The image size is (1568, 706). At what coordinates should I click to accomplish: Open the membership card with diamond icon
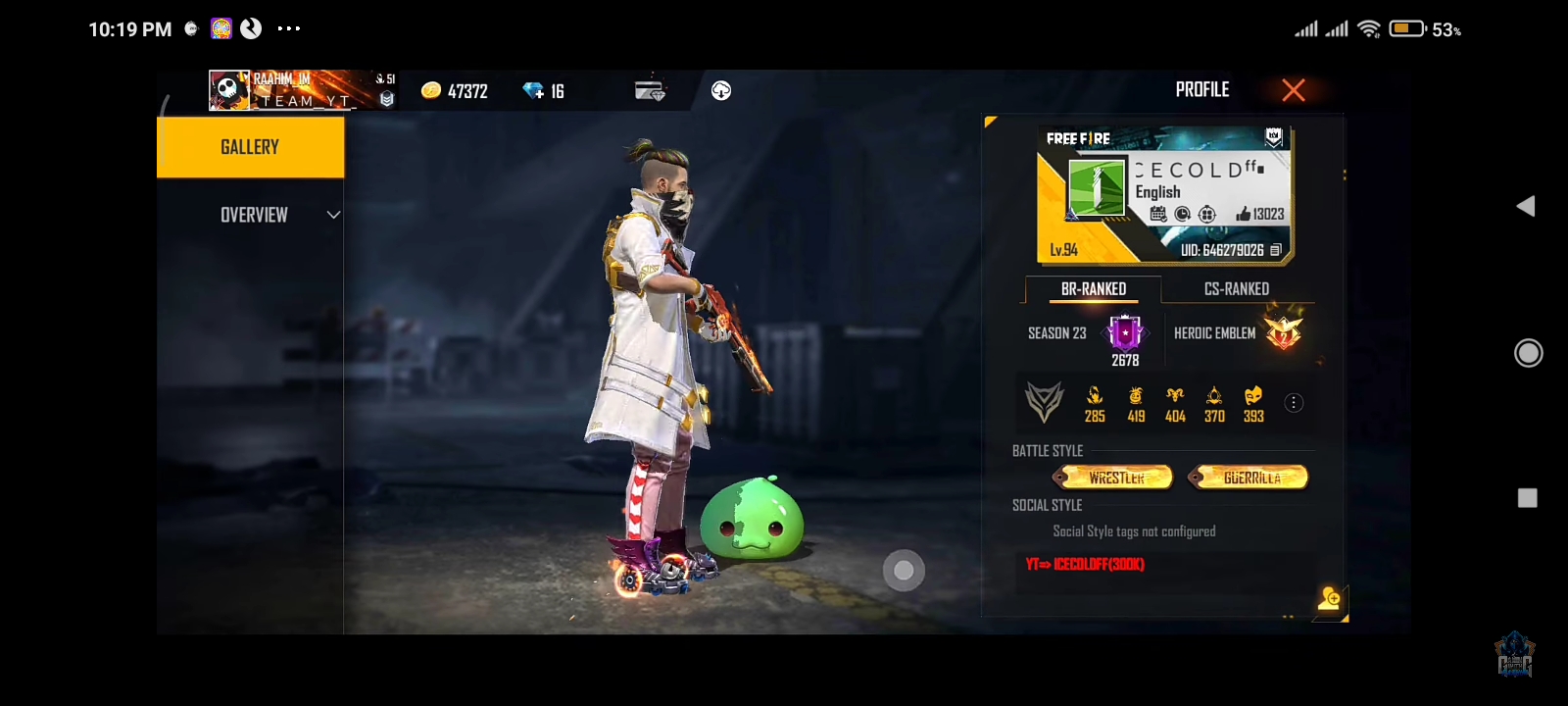(650, 91)
